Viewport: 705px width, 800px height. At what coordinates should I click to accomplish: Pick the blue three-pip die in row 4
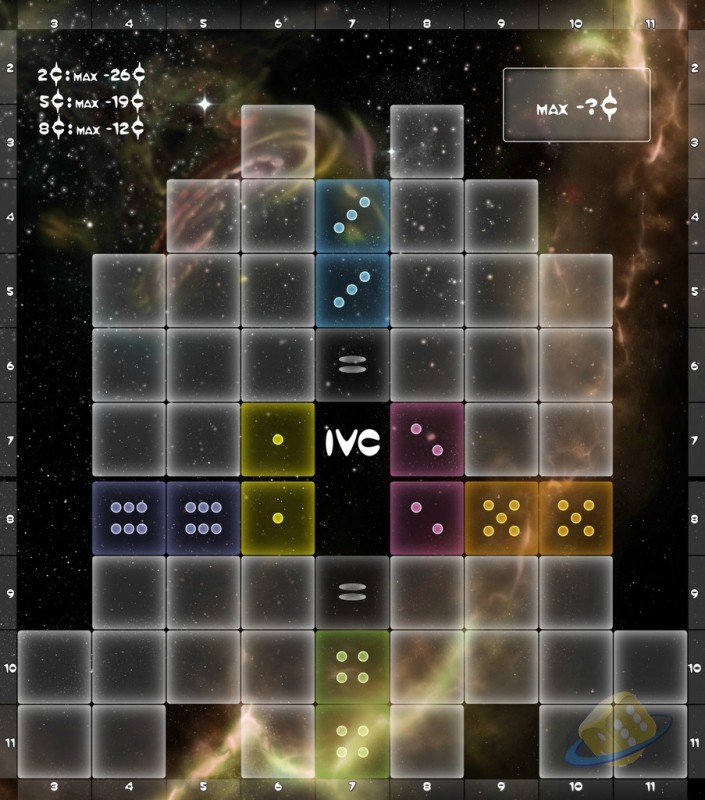352,216
